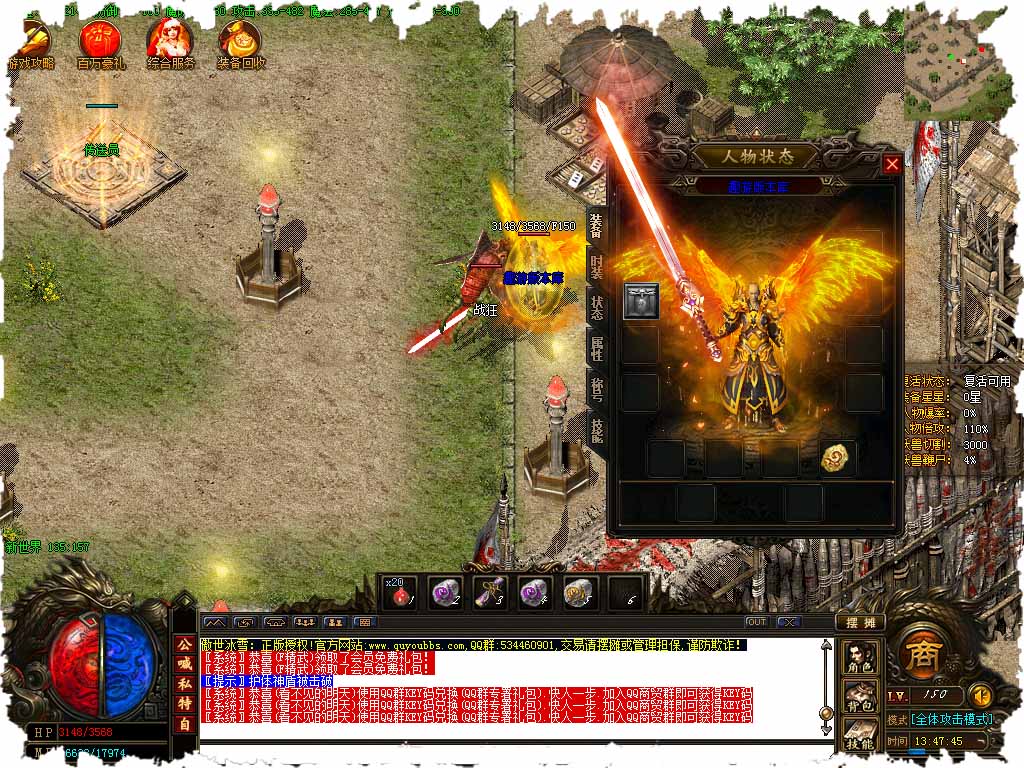Open the 游戏攻略 guide icon
This screenshot has width=1024, height=768.
point(32,43)
